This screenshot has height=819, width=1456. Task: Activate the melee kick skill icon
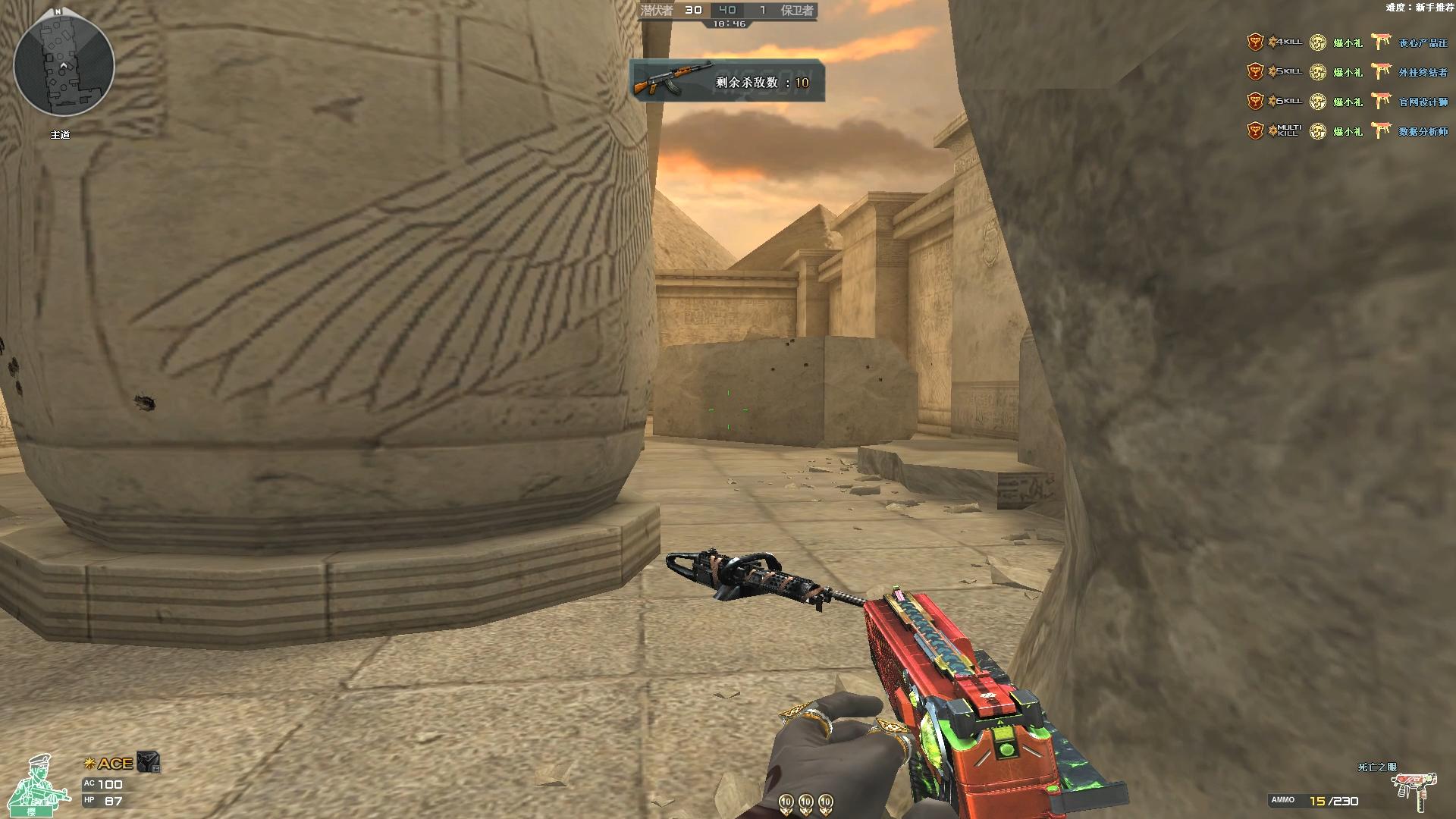(149, 762)
